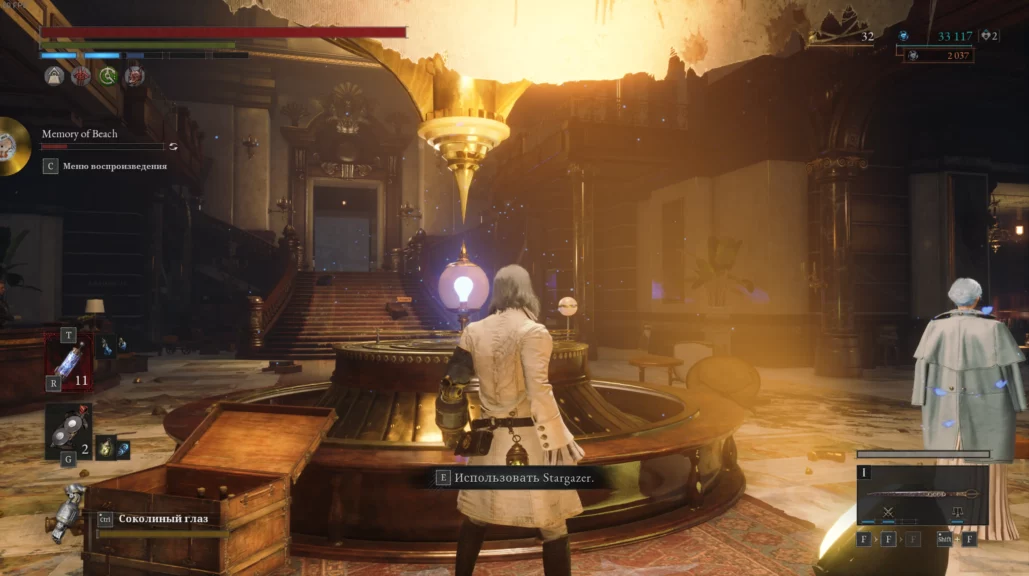Select the weight status effect icon

(x=54, y=76)
